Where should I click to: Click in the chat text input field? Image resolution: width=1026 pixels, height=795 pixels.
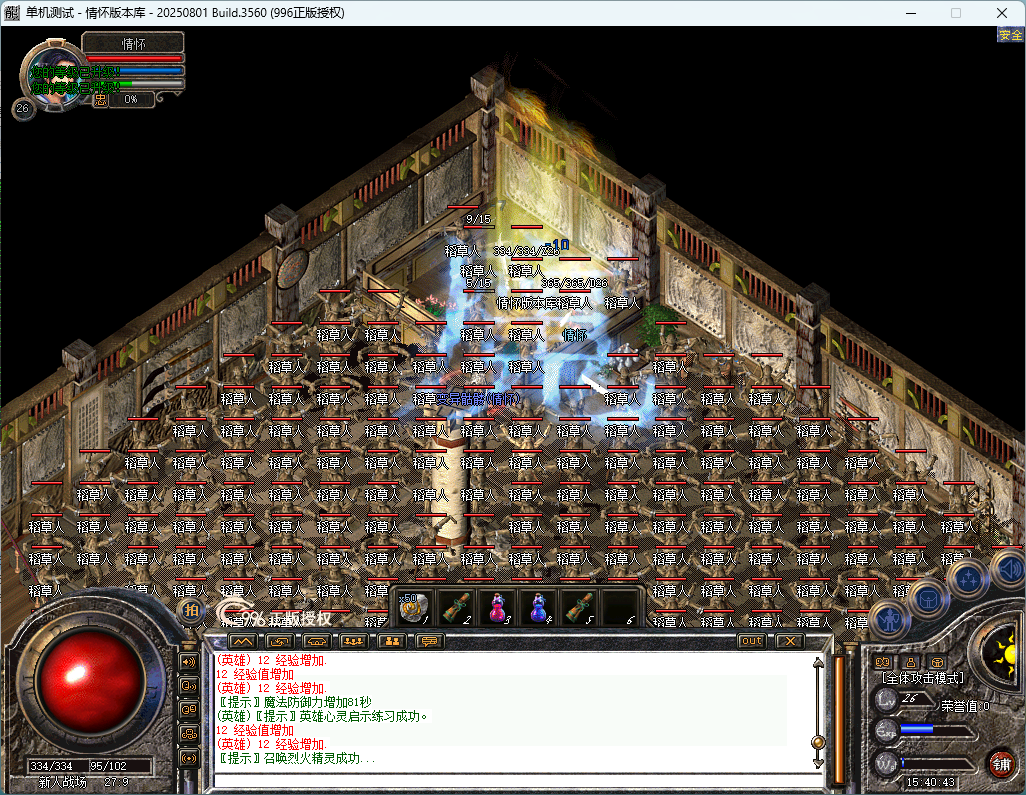510,780
